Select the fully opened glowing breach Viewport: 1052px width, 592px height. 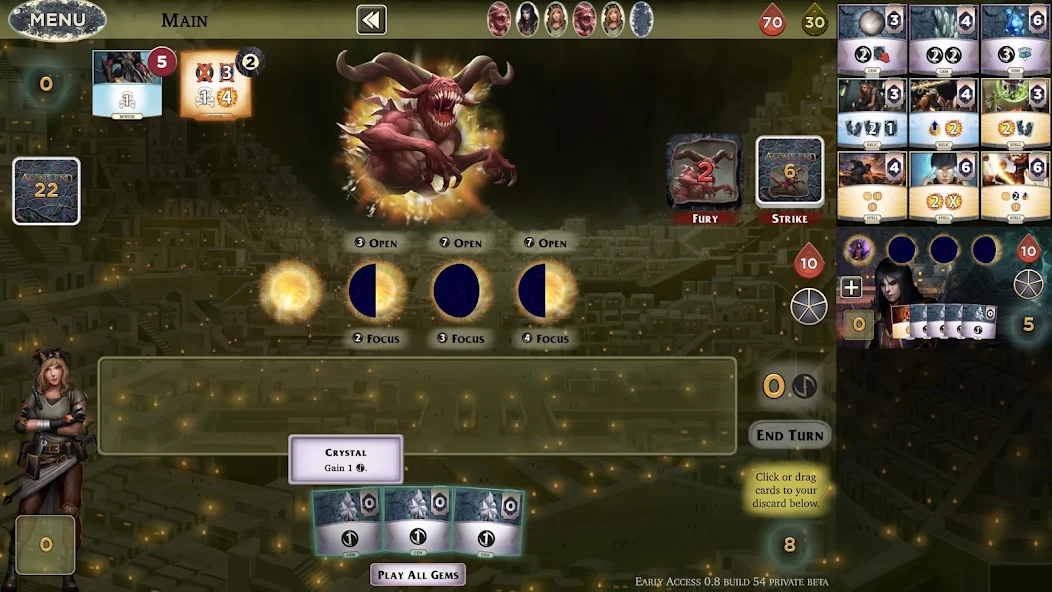pyautogui.click(x=291, y=291)
